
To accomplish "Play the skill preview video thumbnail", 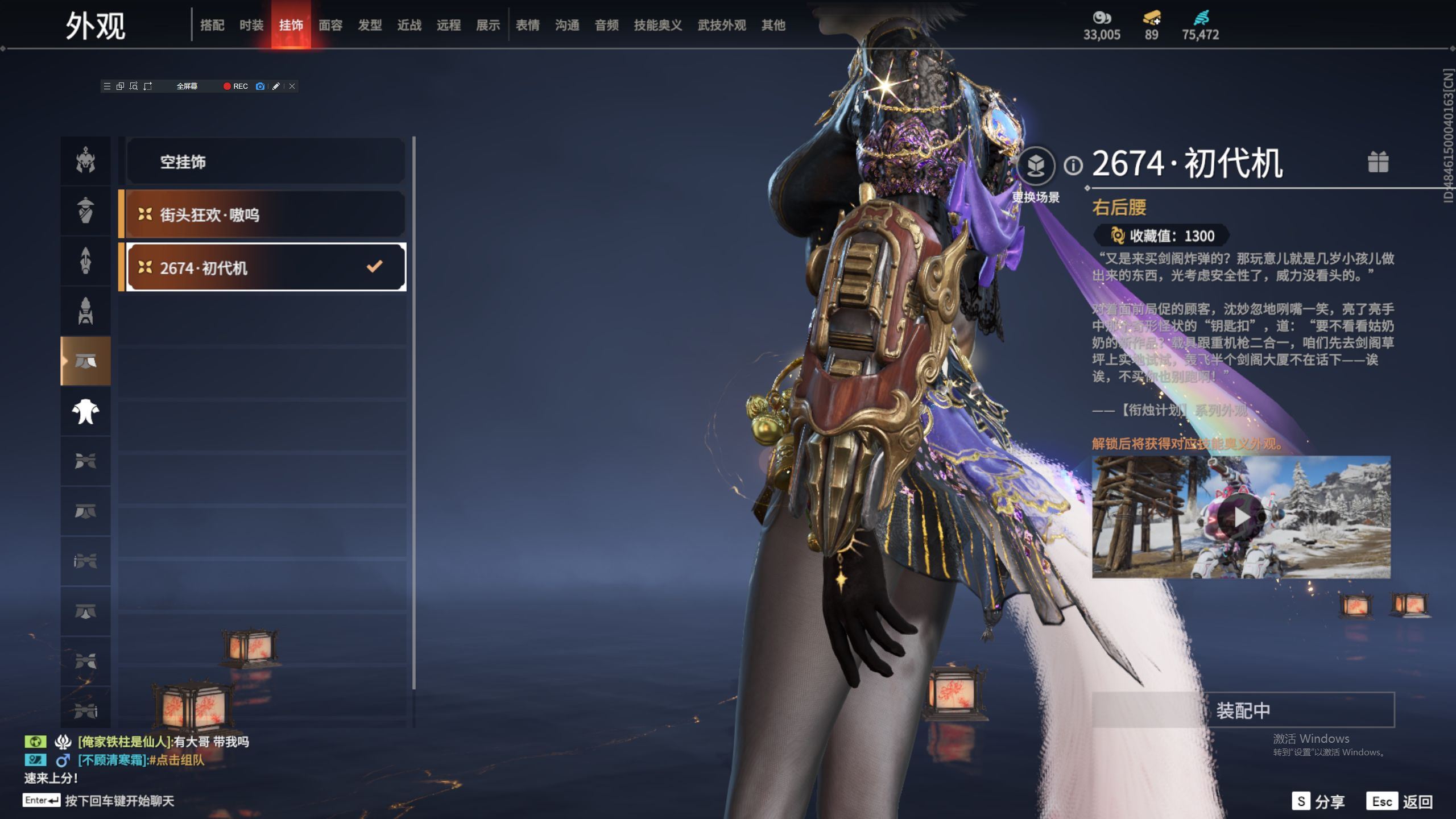I will click(1240, 517).
